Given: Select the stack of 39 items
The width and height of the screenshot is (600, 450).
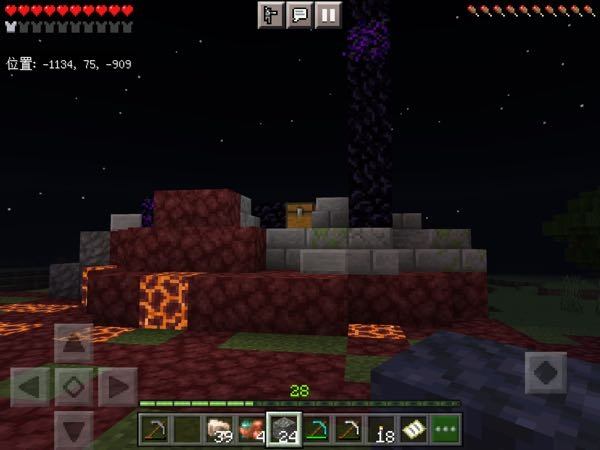Looking at the screenshot, I should pyautogui.click(x=220, y=430).
